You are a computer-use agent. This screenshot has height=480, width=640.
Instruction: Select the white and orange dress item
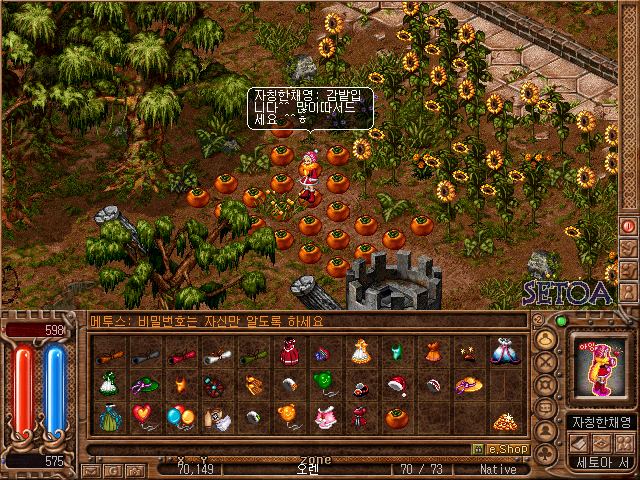point(360,351)
